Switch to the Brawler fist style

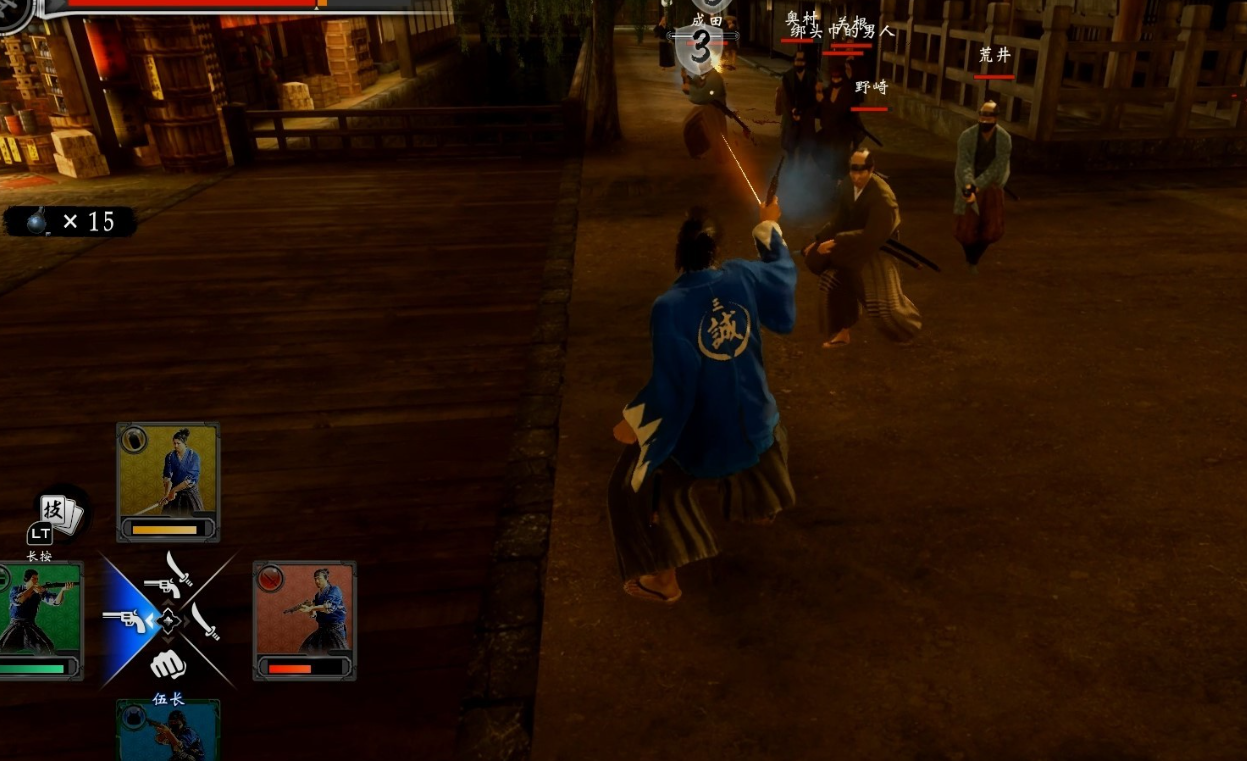click(167, 664)
